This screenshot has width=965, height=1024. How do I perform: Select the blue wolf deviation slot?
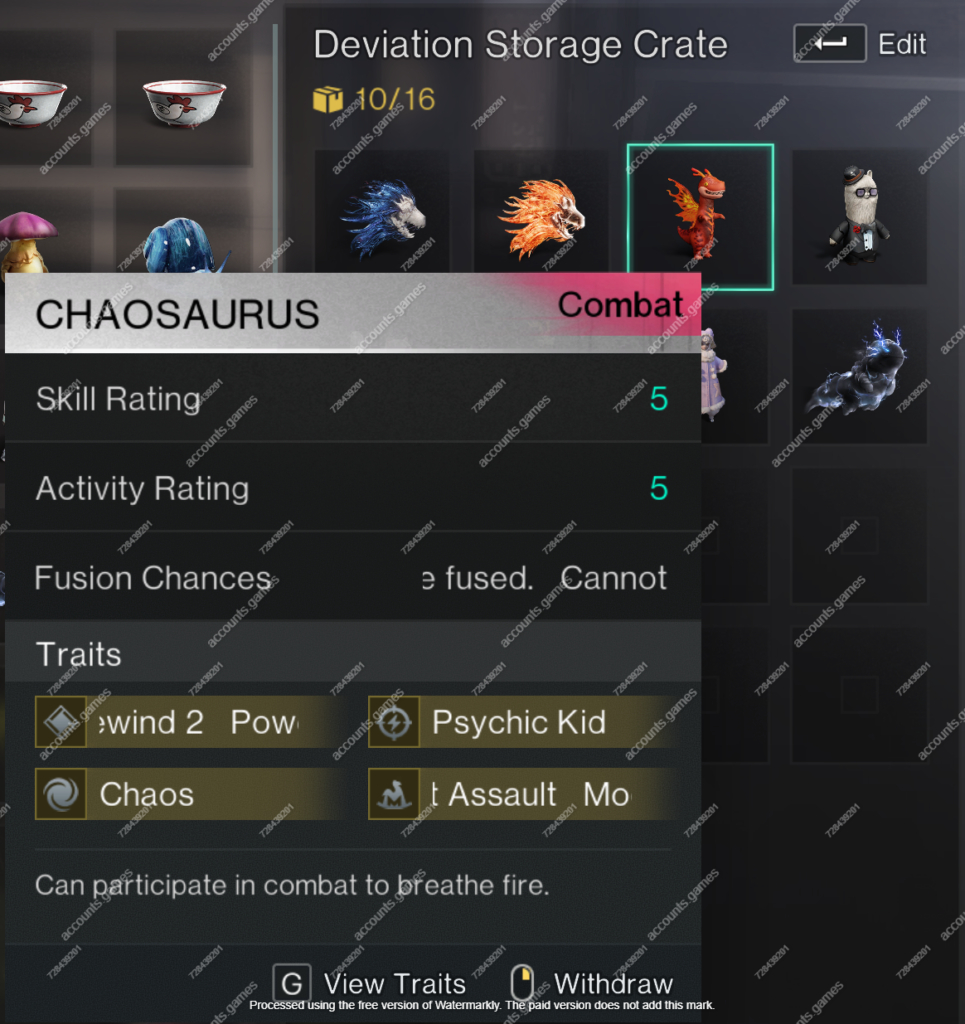(x=382, y=218)
